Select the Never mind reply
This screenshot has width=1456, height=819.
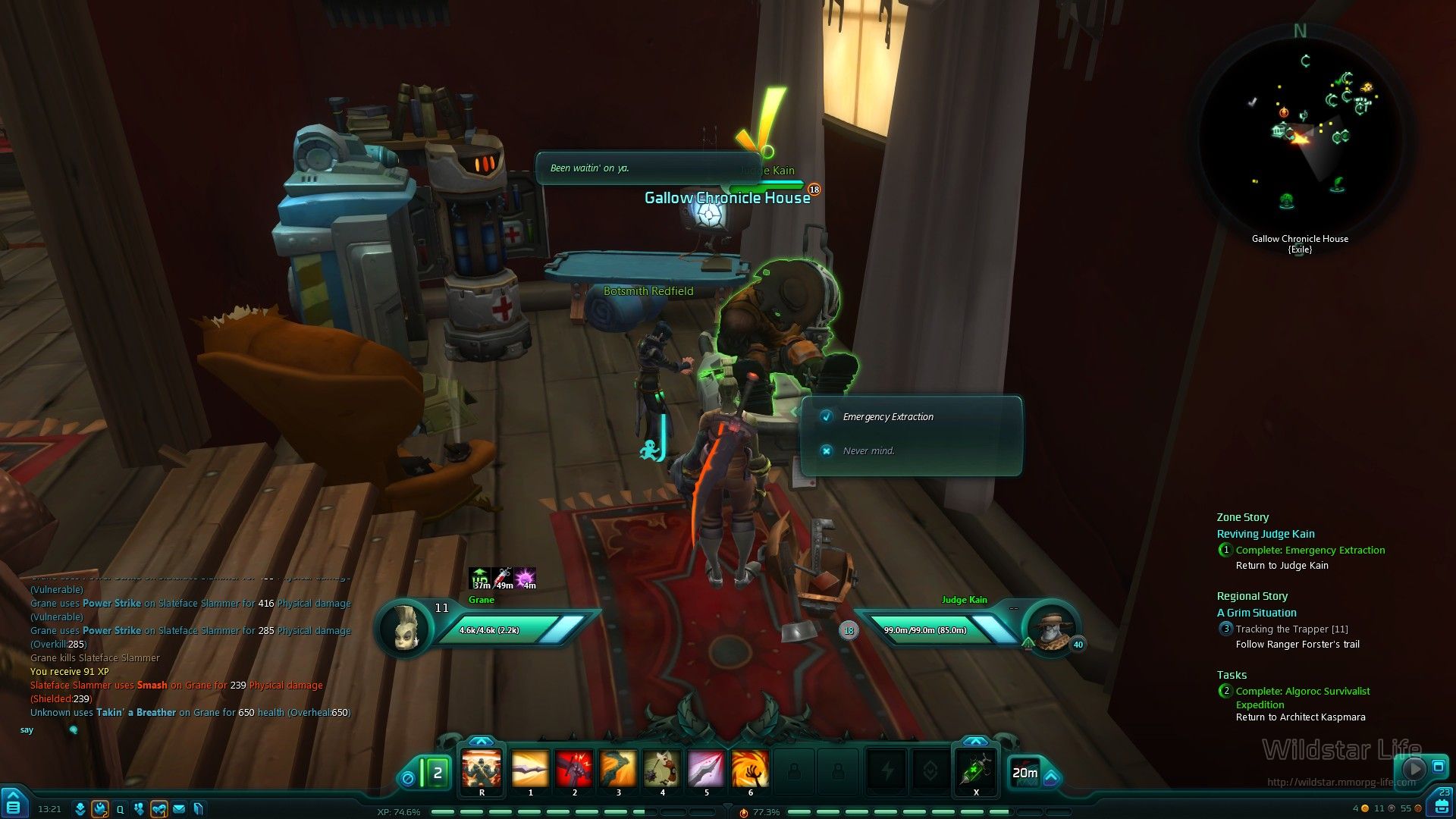868,451
